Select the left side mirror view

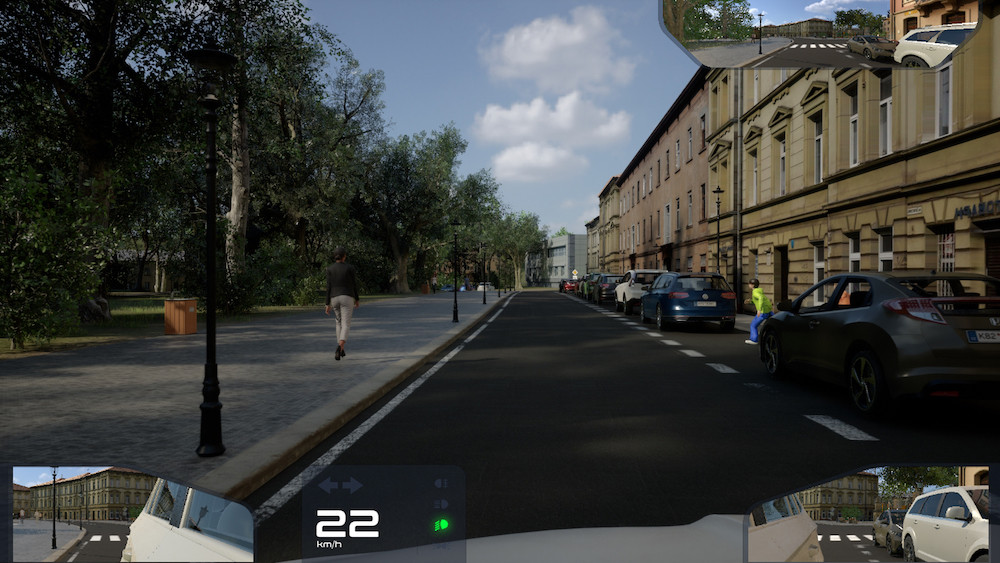[130, 514]
